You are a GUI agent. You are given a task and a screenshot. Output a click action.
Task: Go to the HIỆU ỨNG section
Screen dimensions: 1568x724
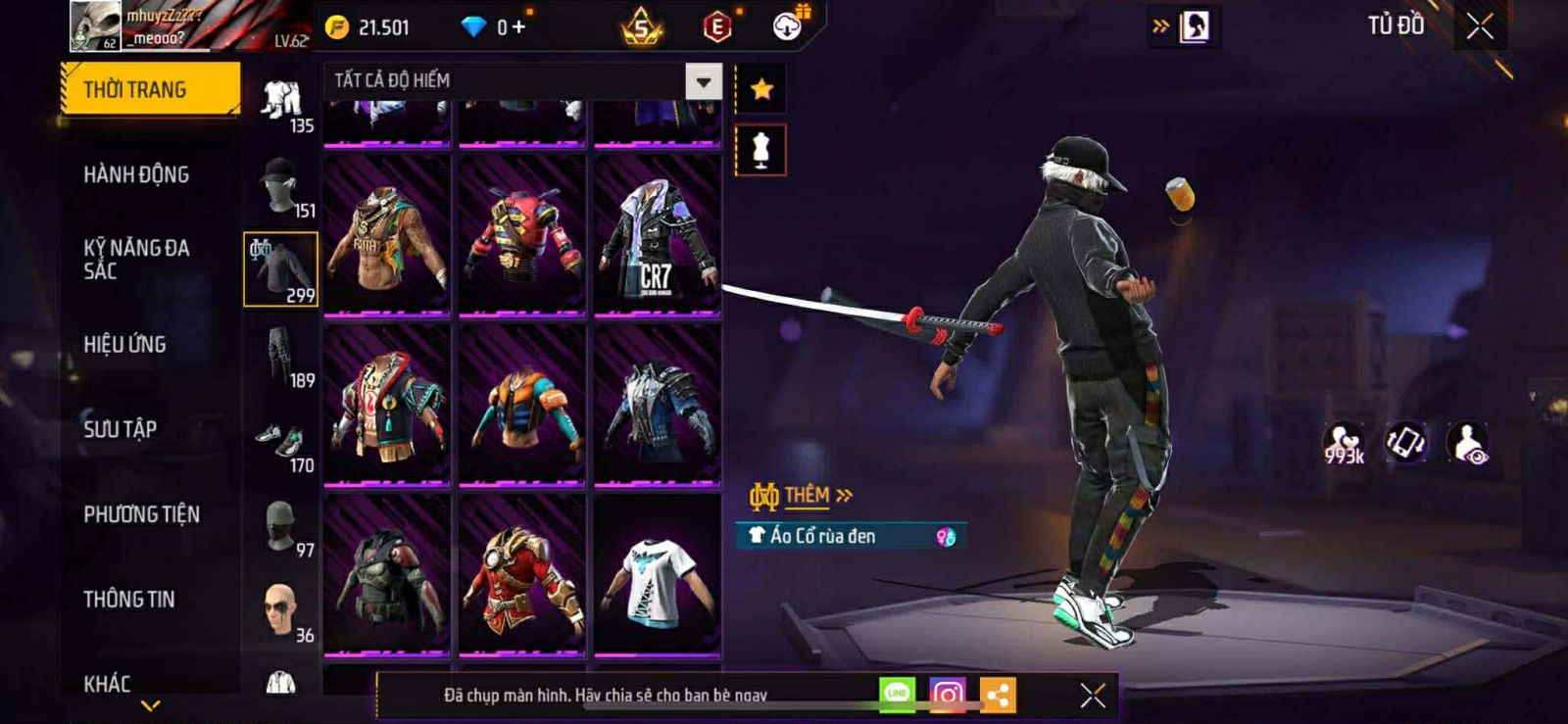tap(124, 345)
